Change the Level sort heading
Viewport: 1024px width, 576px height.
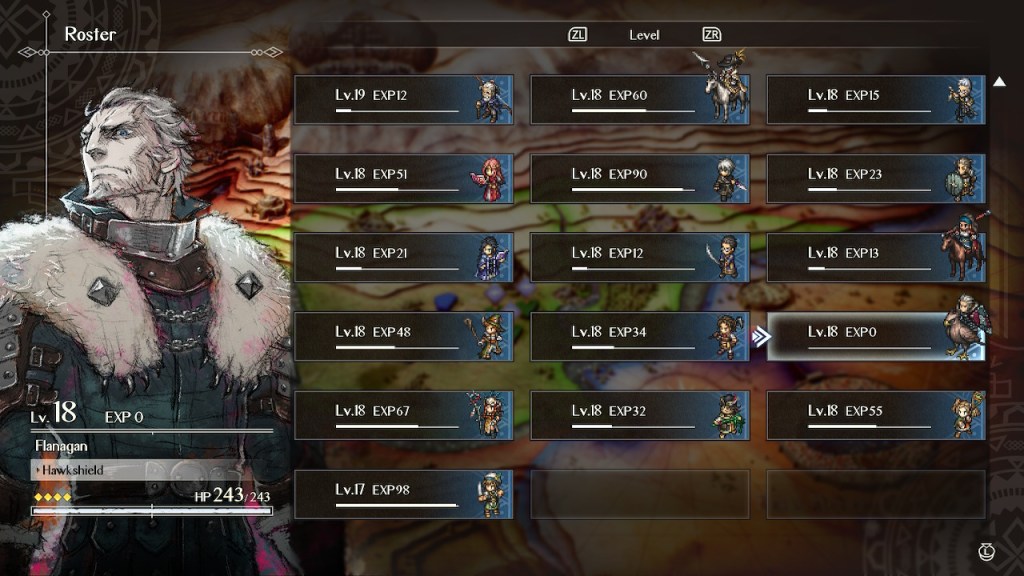pos(644,35)
